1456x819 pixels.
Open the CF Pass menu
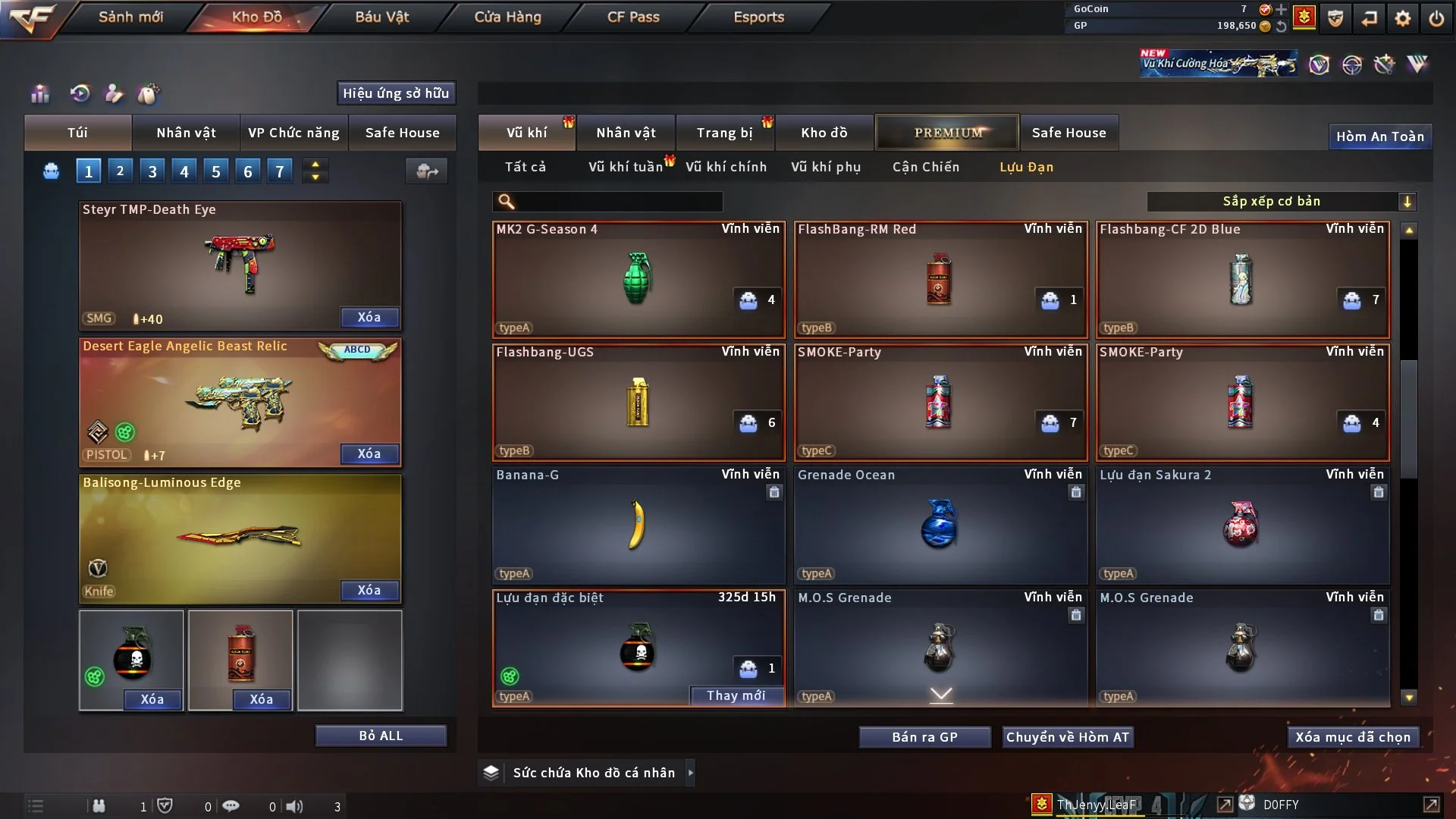tap(633, 17)
